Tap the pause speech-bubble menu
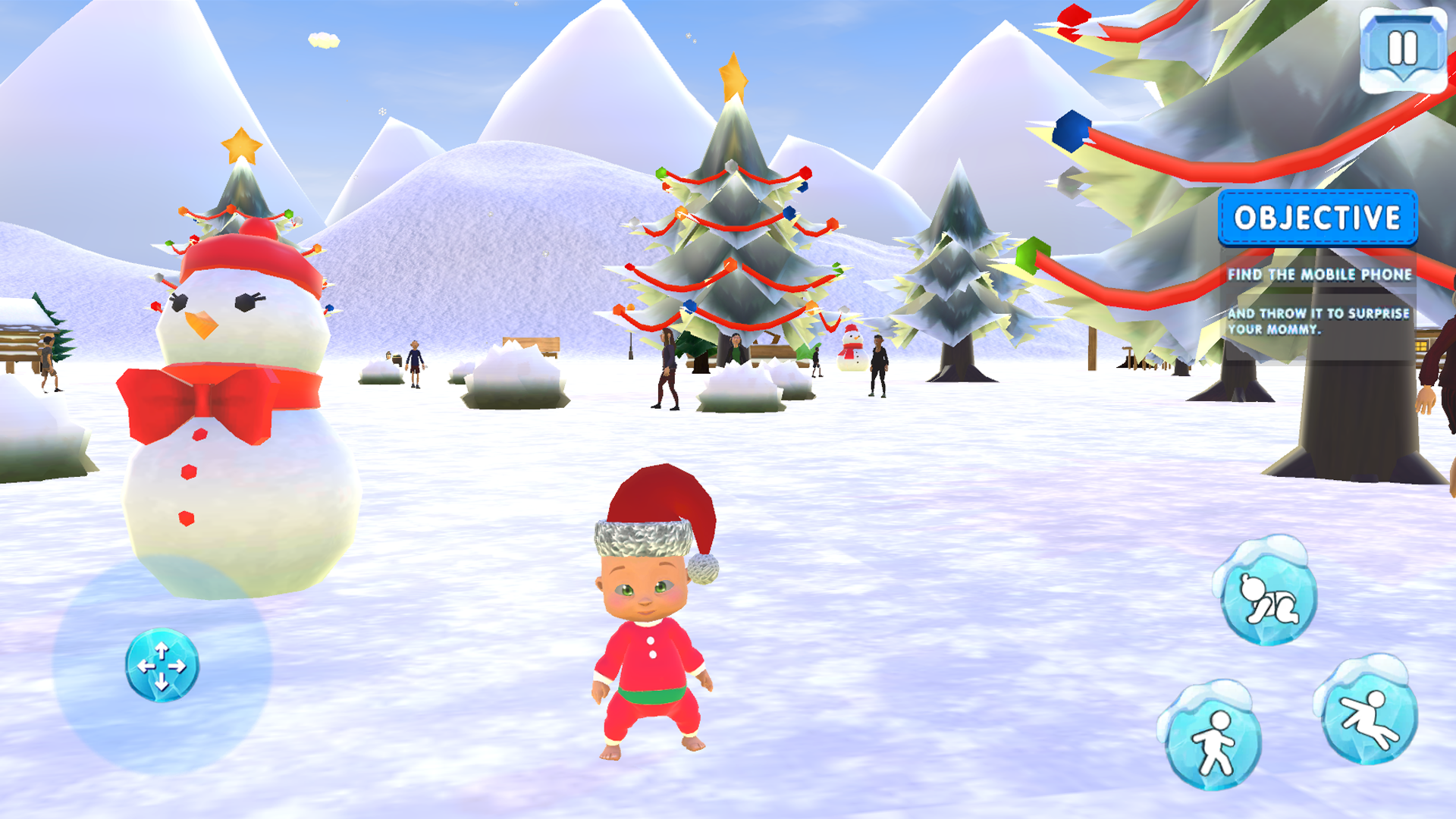Image resolution: width=1456 pixels, height=819 pixels. point(1401,47)
